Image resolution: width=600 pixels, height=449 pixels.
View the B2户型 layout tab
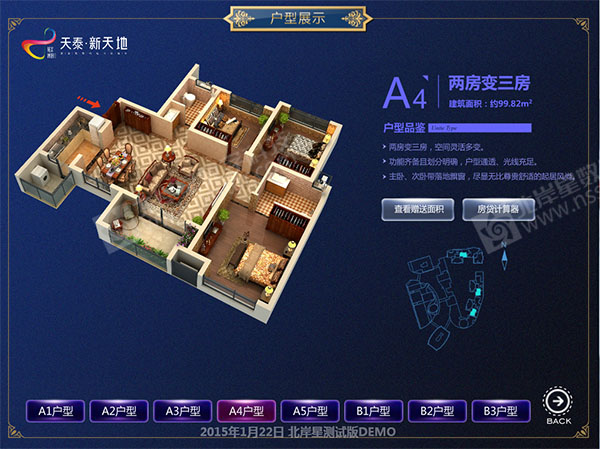click(437, 410)
